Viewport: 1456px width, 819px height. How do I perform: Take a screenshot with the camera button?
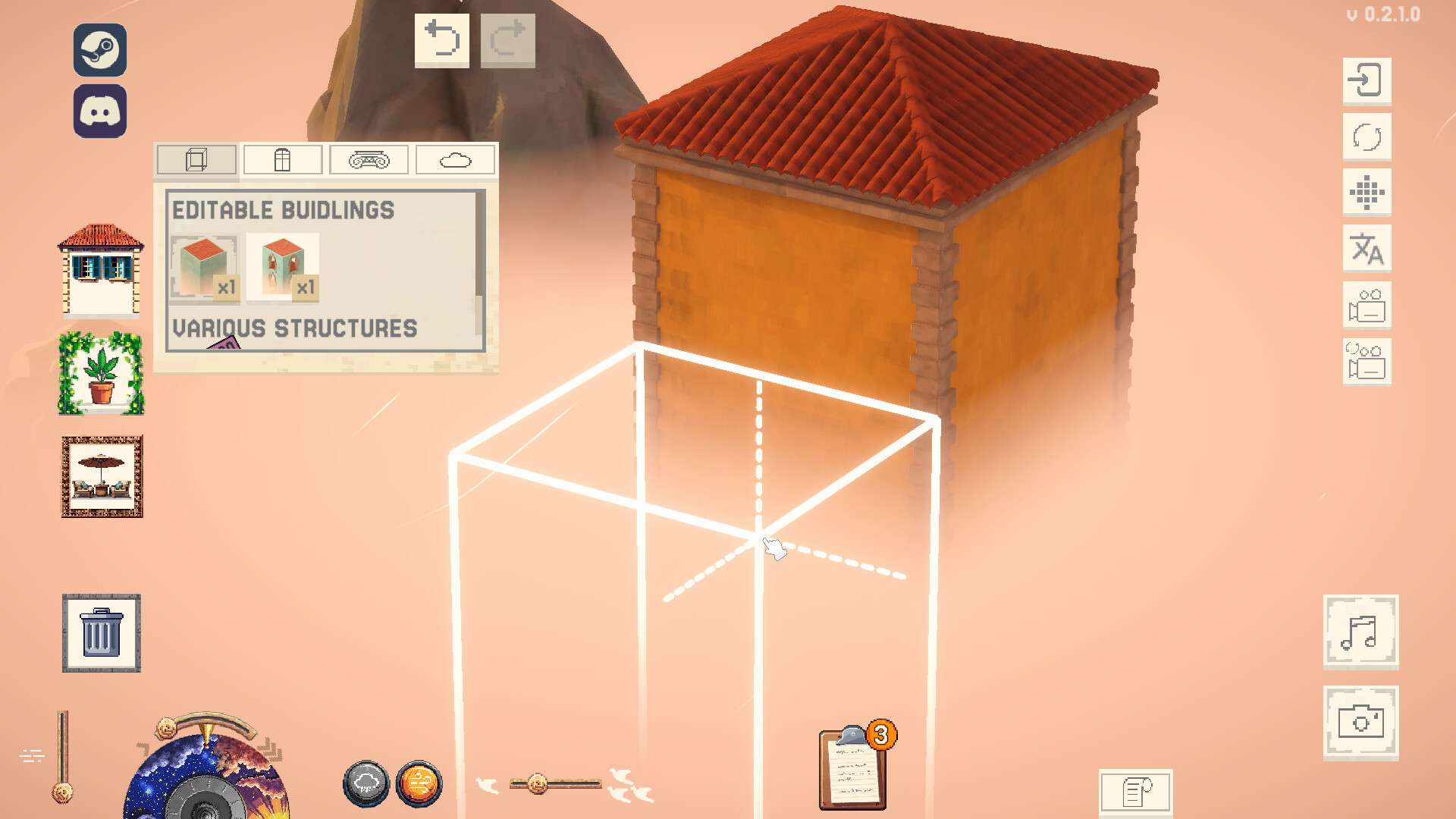click(x=1360, y=722)
